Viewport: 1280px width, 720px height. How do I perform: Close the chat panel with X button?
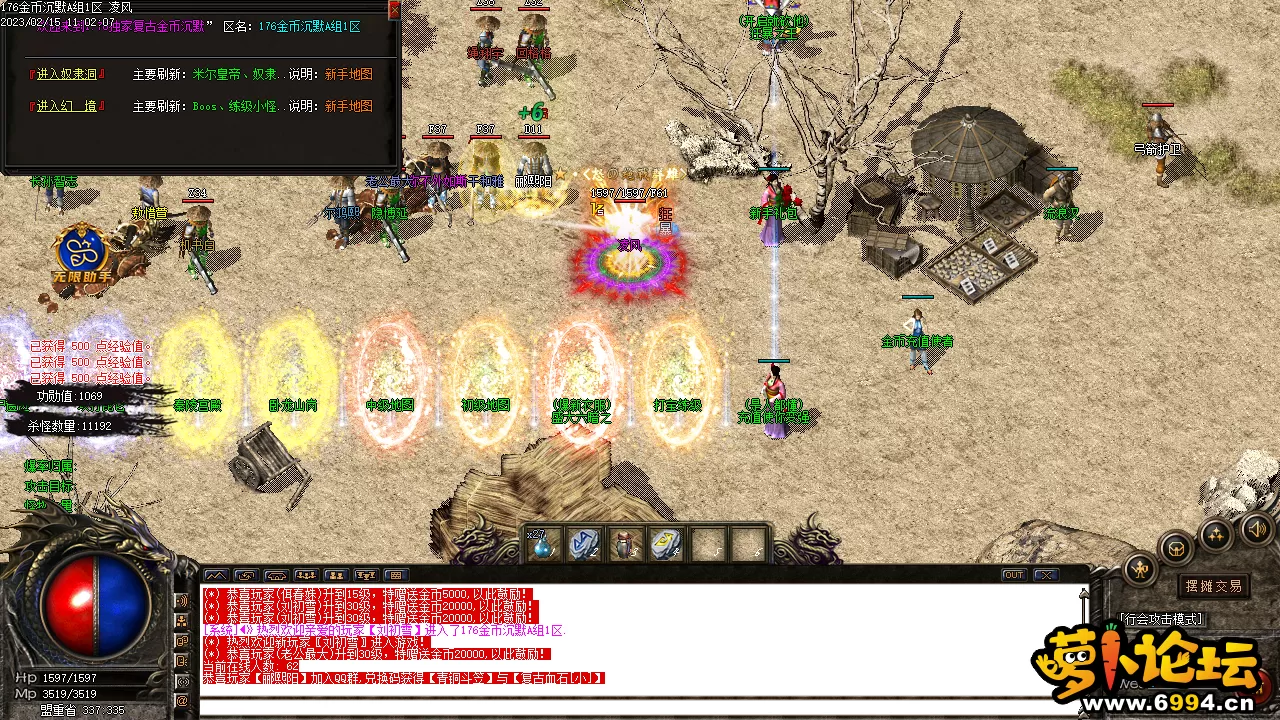pyautogui.click(x=1046, y=575)
